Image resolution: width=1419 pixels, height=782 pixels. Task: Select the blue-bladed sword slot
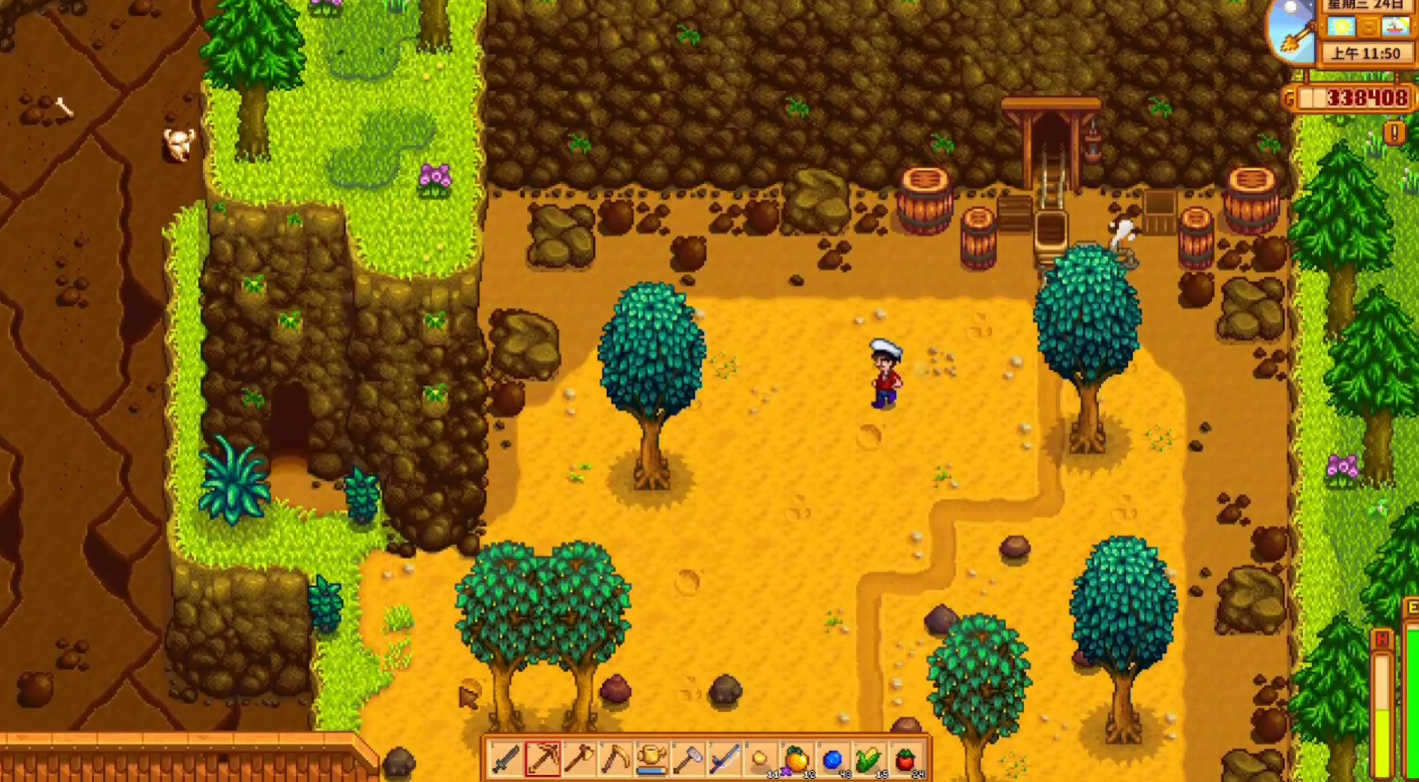724,759
